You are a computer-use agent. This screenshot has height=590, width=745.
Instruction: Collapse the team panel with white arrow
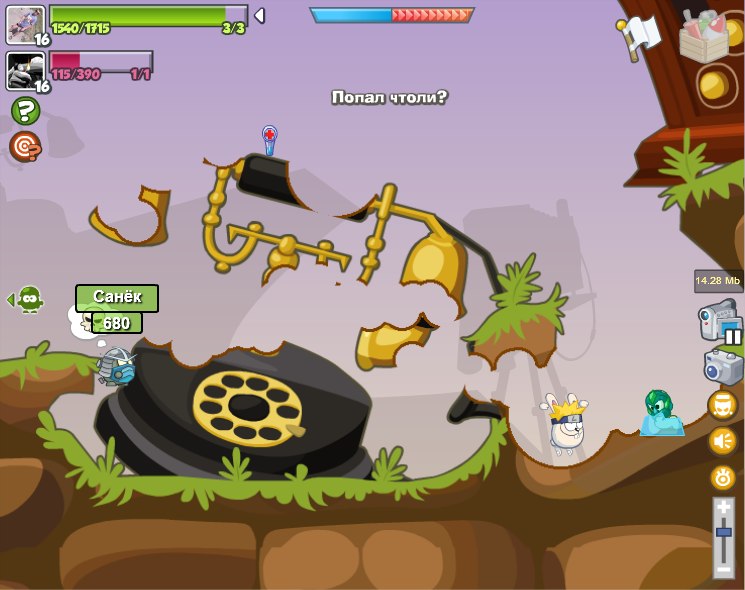pos(259,15)
